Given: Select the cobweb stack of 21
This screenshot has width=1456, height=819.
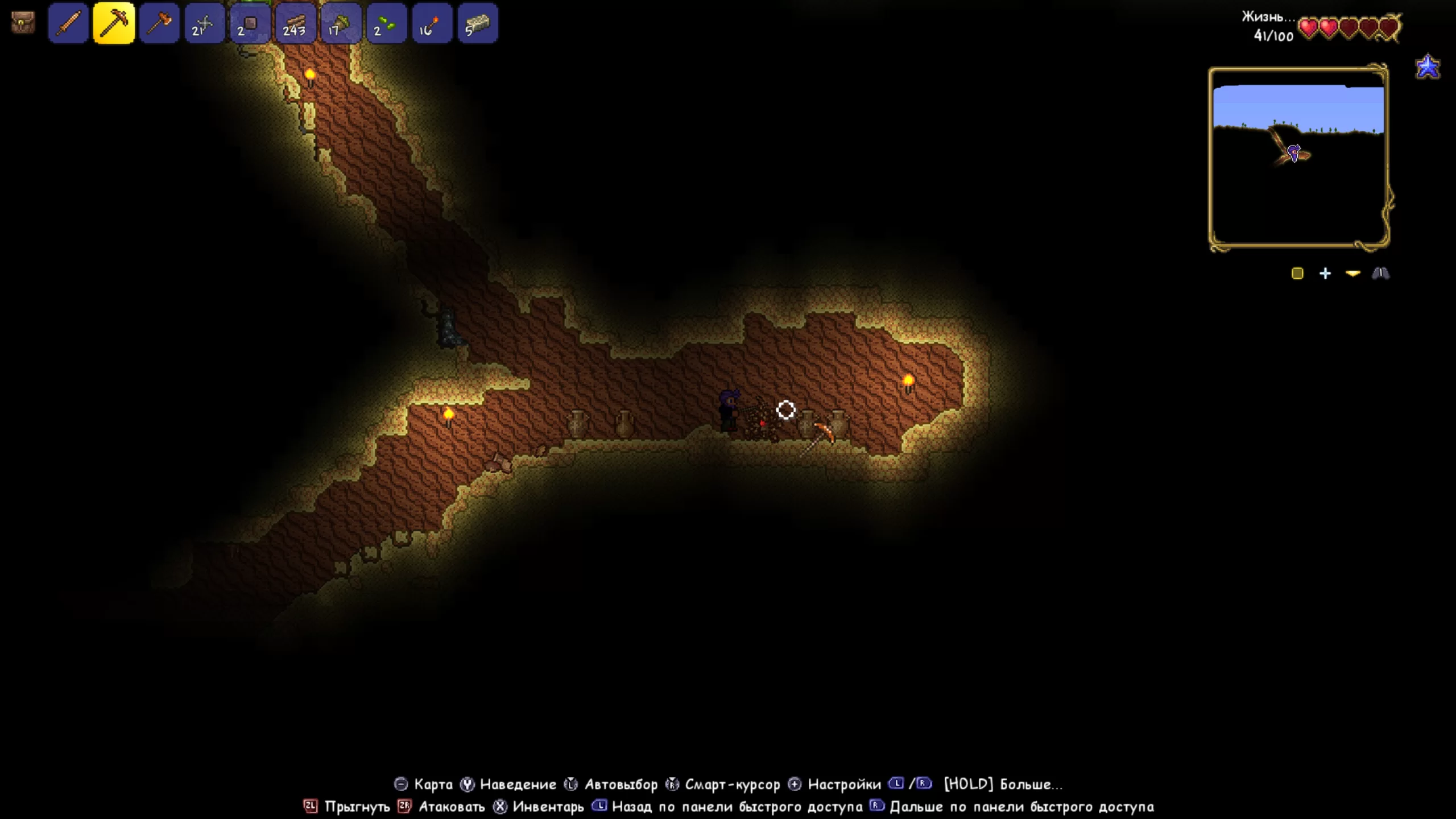Looking at the screenshot, I should pos(205,23).
